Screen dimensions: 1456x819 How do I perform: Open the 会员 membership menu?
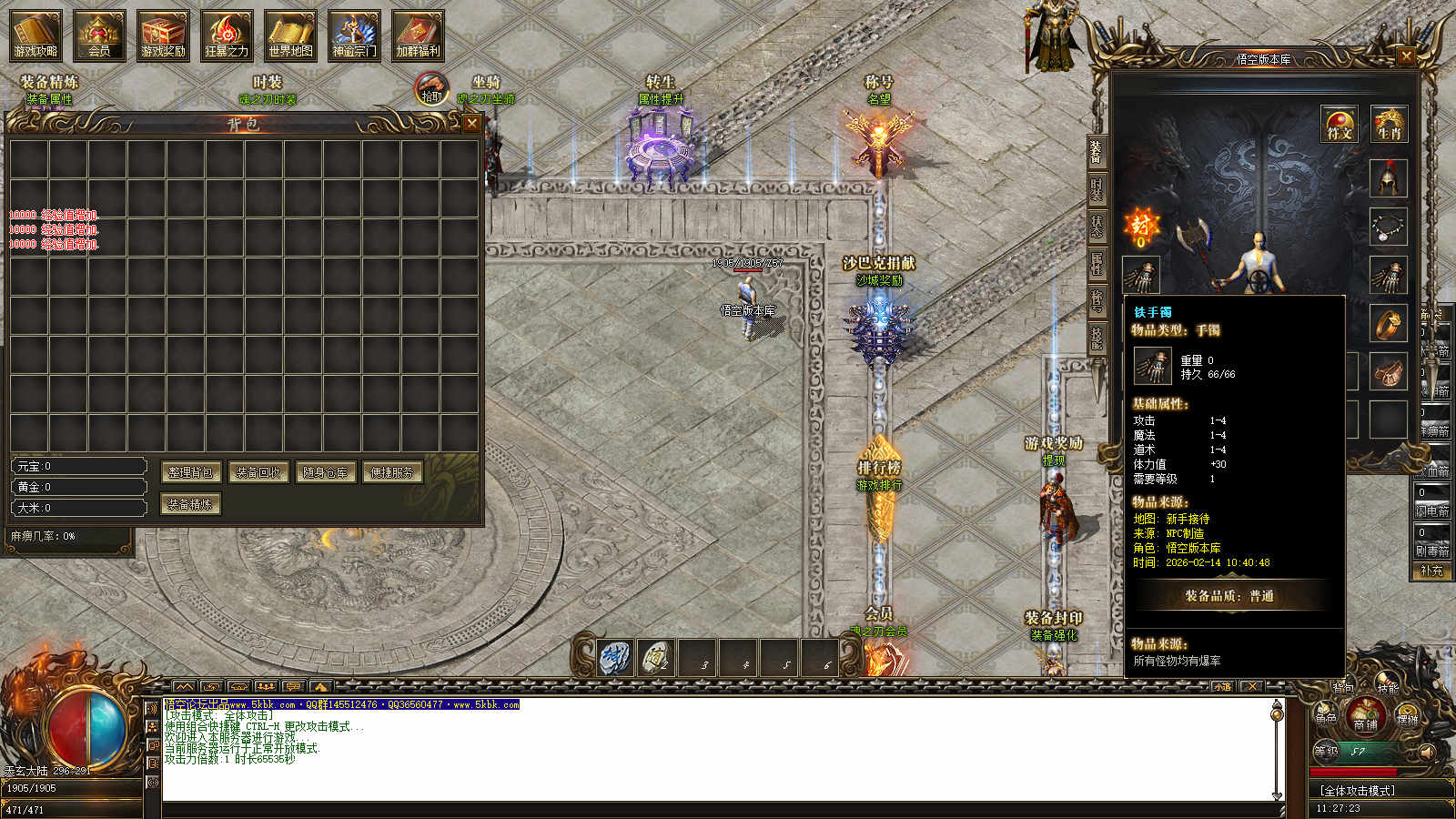(99, 35)
